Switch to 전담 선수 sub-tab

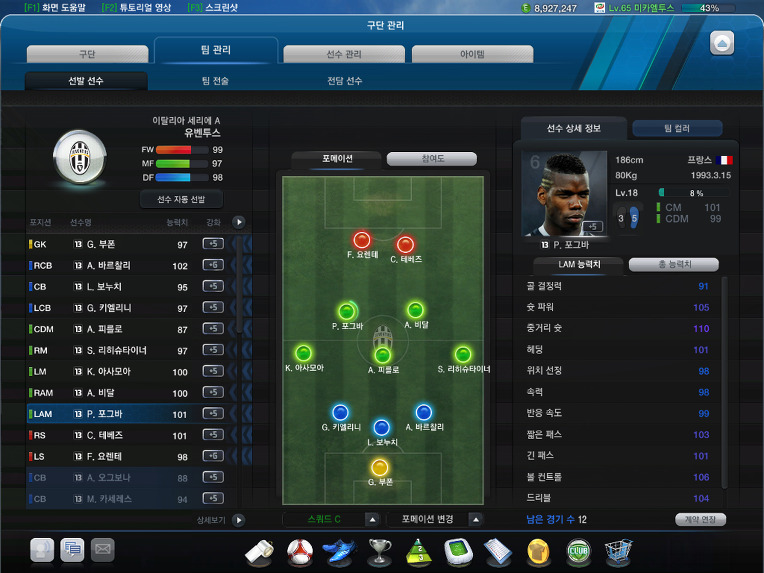coord(344,81)
